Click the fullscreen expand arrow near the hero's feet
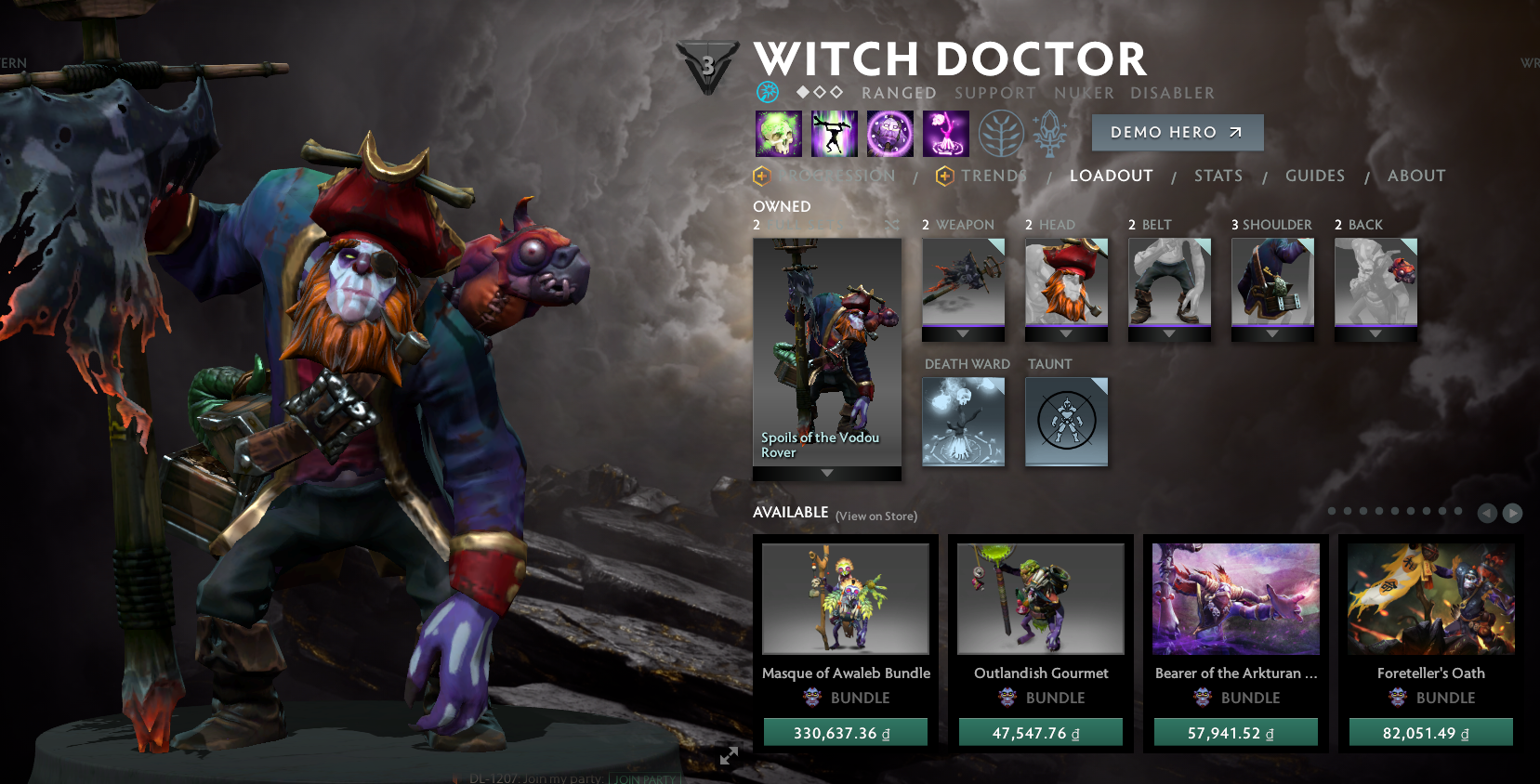Image resolution: width=1540 pixels, height=784 pixels. 728,755
